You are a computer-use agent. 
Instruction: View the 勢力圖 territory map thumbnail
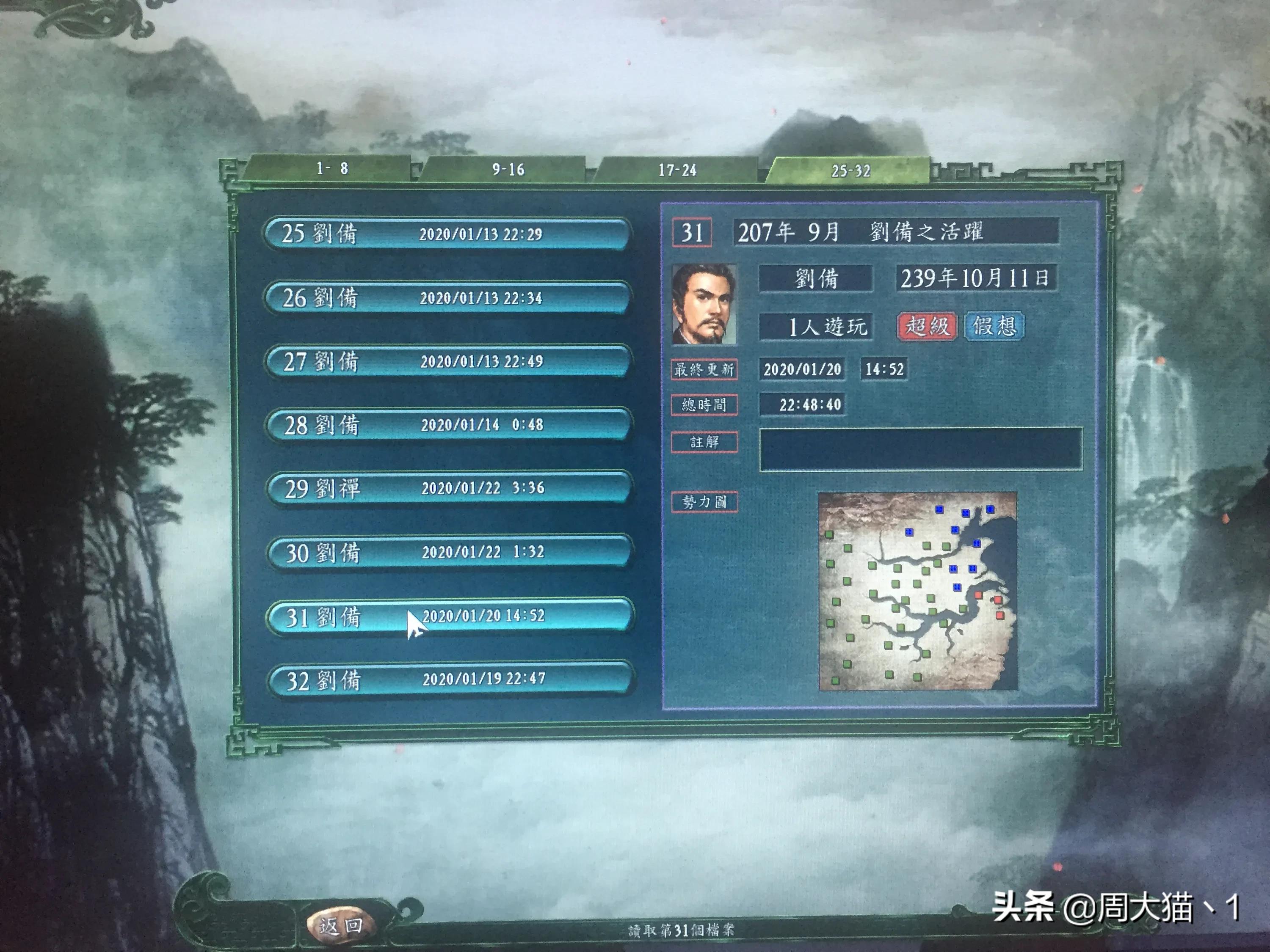[x=917, y=591]
